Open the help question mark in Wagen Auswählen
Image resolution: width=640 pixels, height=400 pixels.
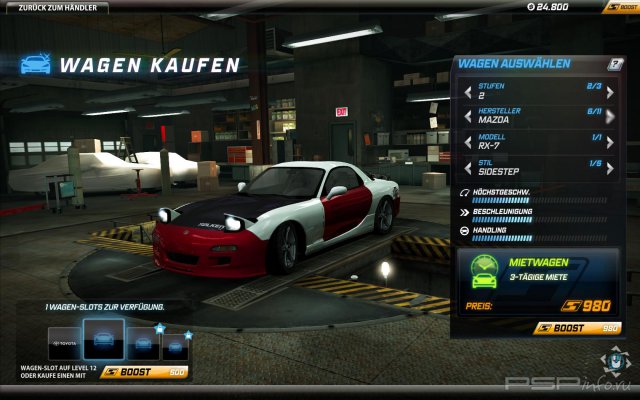[x=615, y=64]
